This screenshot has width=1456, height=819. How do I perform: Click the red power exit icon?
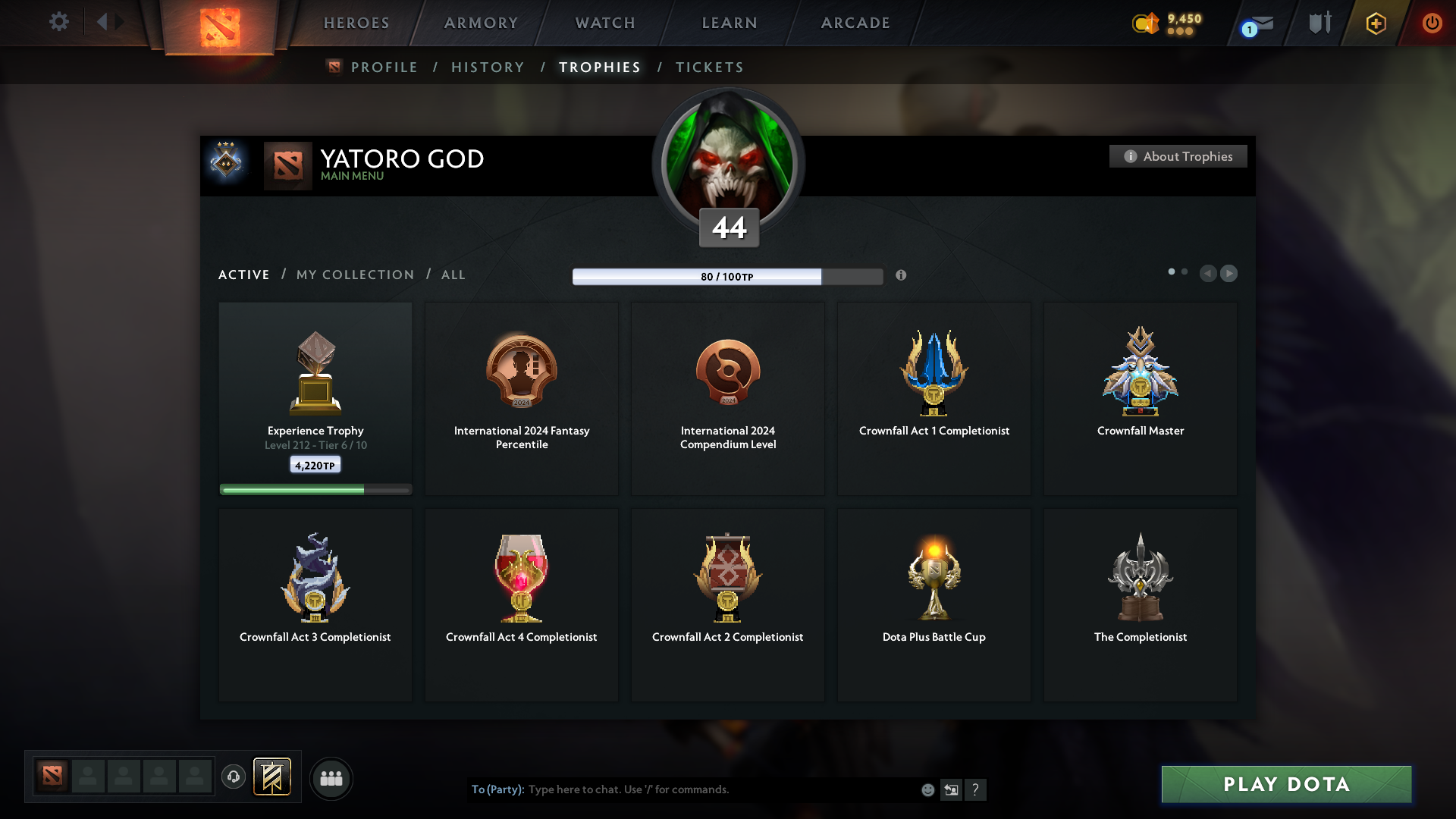tap(1432, 24)
